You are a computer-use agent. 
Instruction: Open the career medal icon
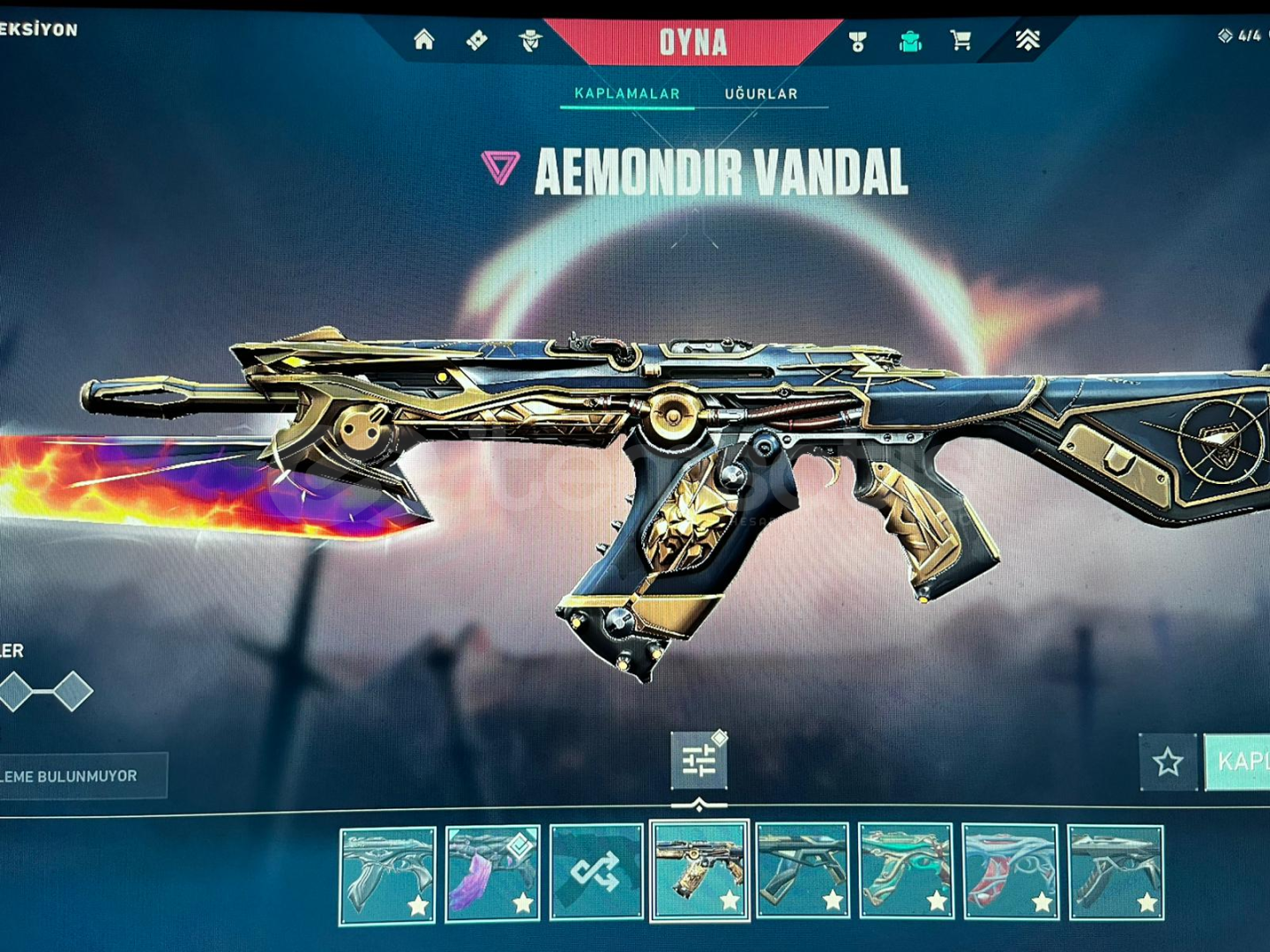(857, 41)
